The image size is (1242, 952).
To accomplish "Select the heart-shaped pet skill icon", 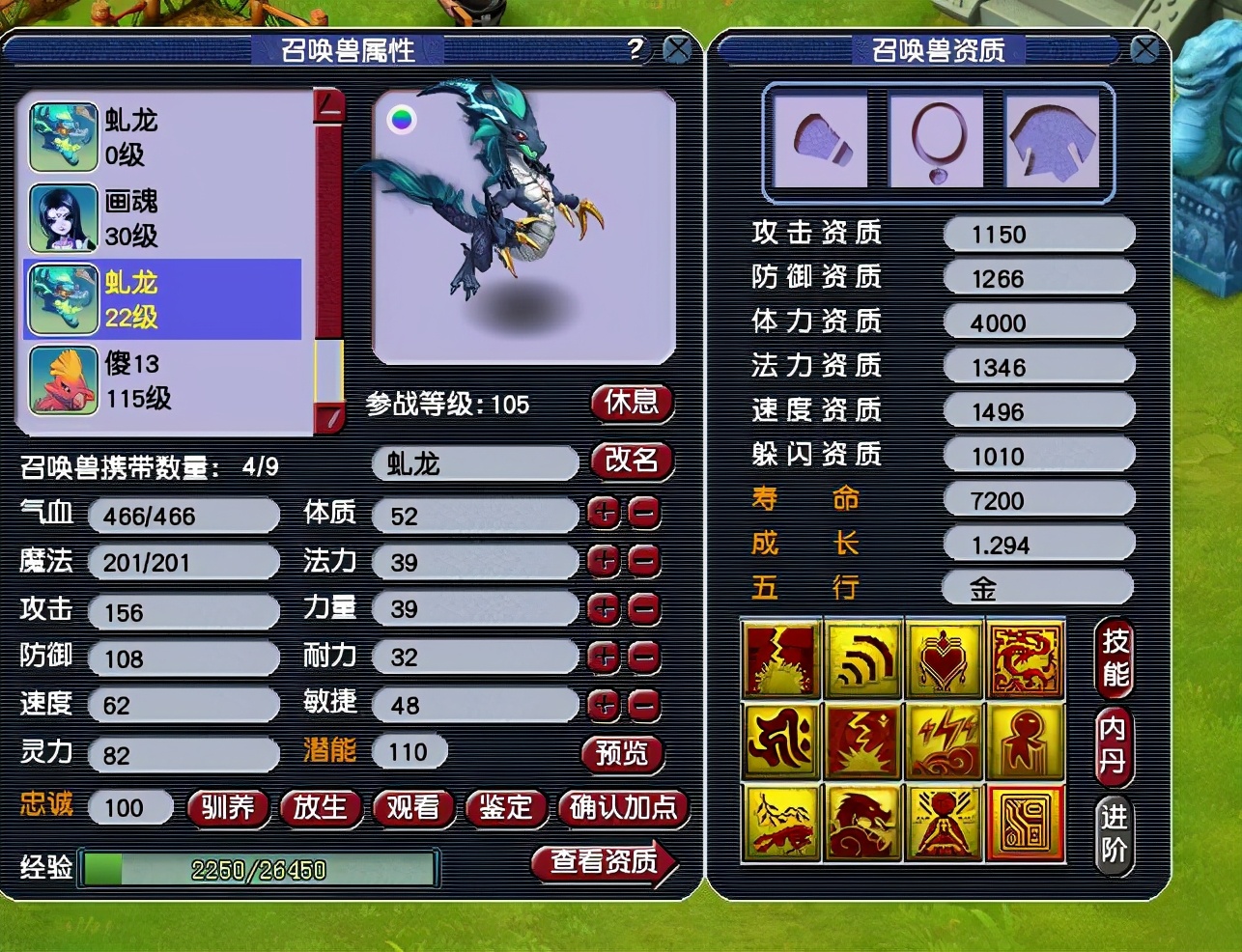I will pos(945,661).
